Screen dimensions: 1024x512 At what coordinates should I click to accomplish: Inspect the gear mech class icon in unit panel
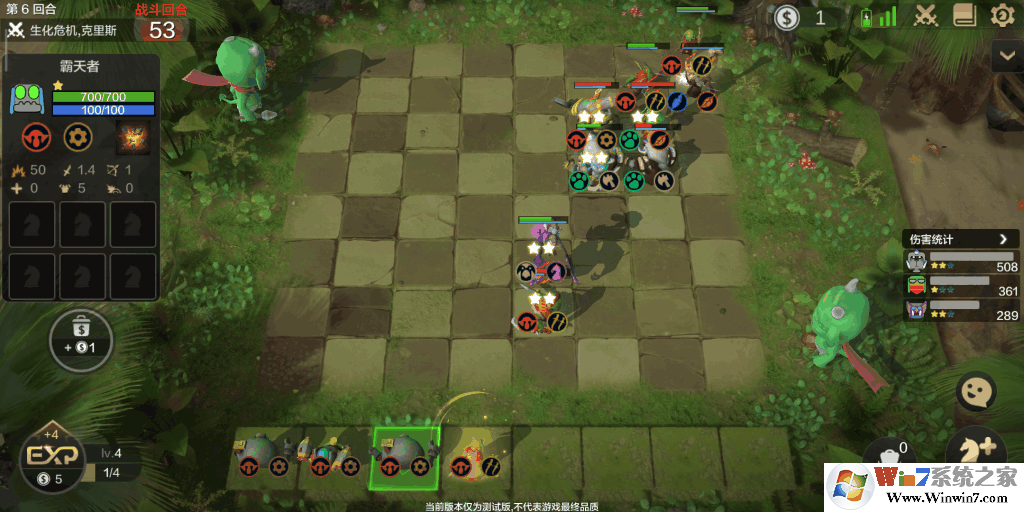click(78, 138)
